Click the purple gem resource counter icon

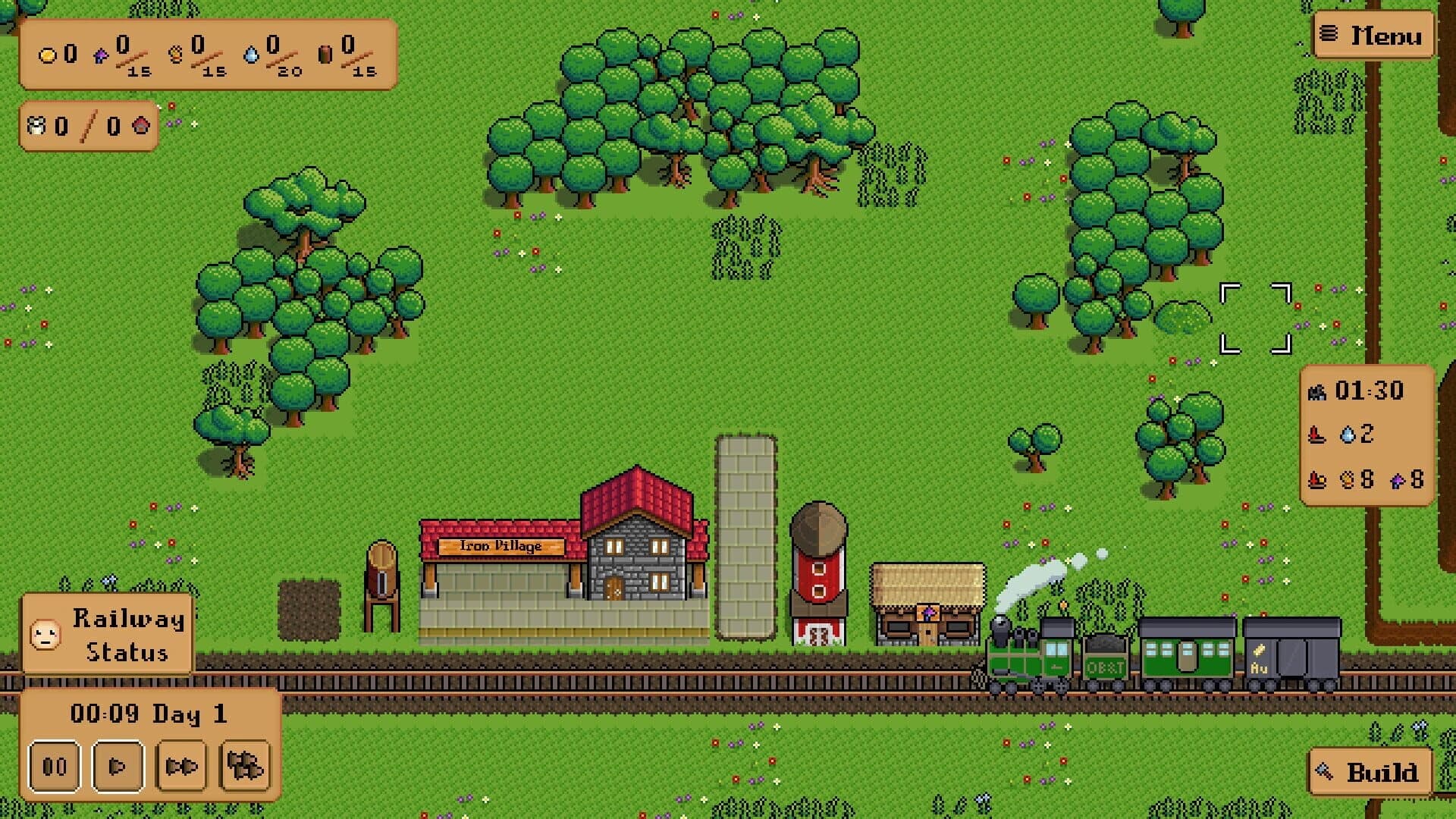point(101,56)
